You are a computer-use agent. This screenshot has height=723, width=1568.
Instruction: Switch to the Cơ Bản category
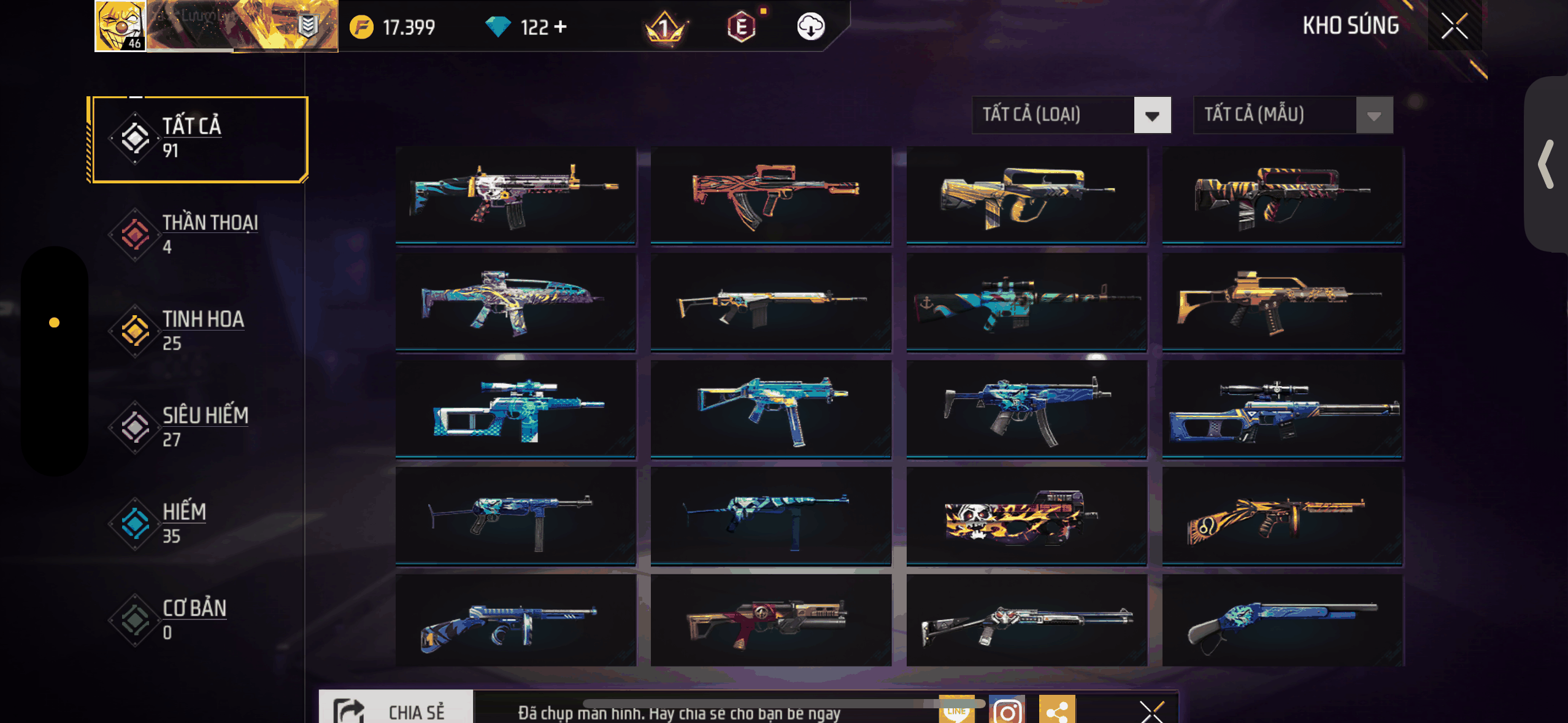point(196,619)
